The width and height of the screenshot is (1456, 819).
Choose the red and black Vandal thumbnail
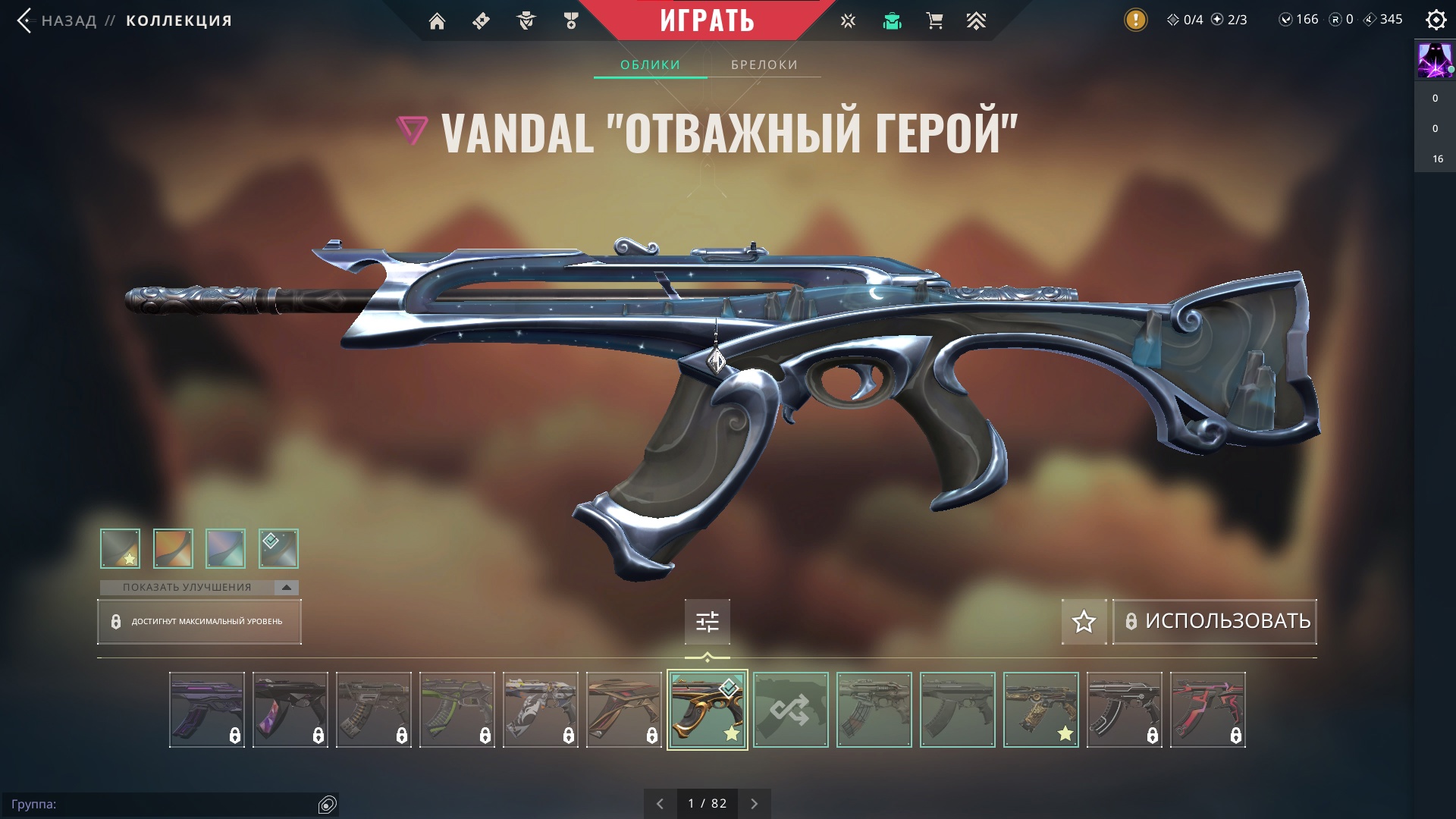coord(1207,710)
